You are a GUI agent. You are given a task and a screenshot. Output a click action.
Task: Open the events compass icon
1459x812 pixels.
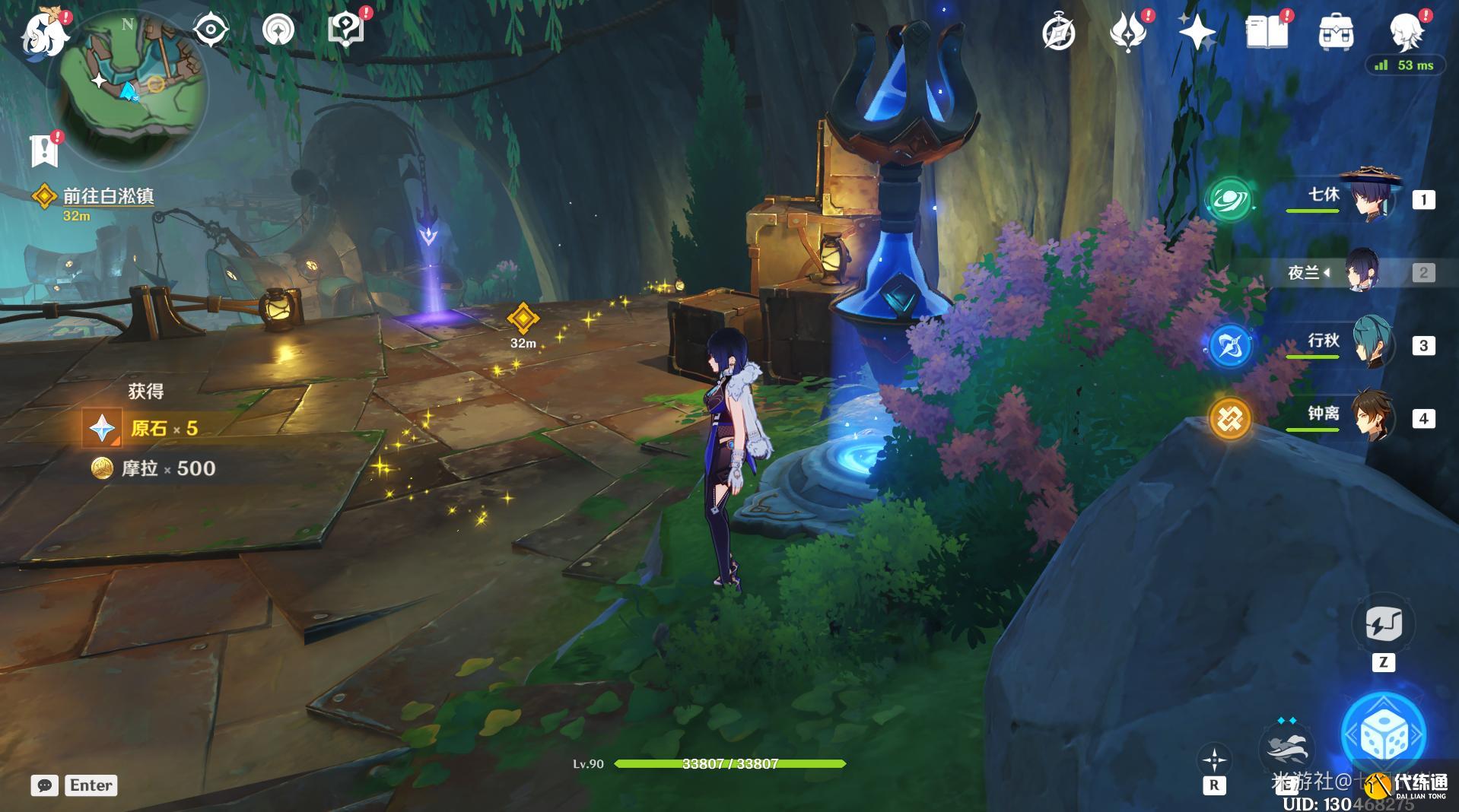click(1058, 33)
